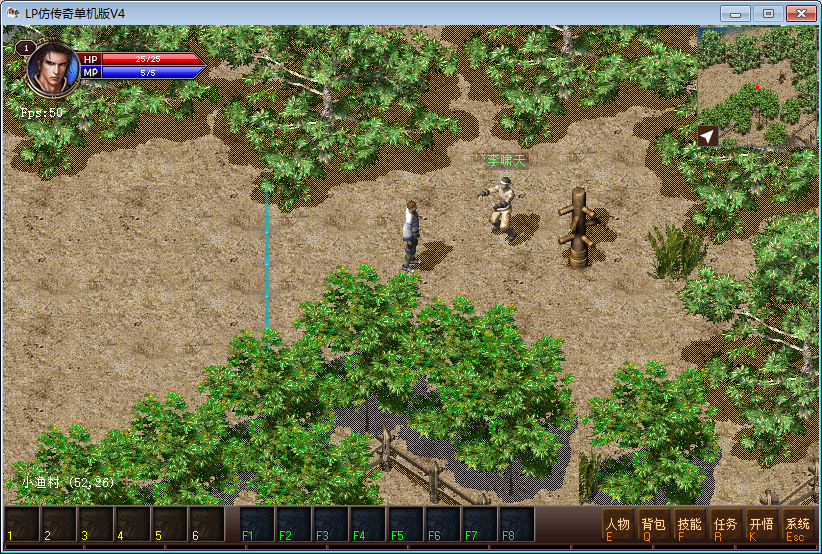The width and height of the screenshot is (822, 554).
Task: Toggle the minimap with the arrow icon
Action: (708, 136)
